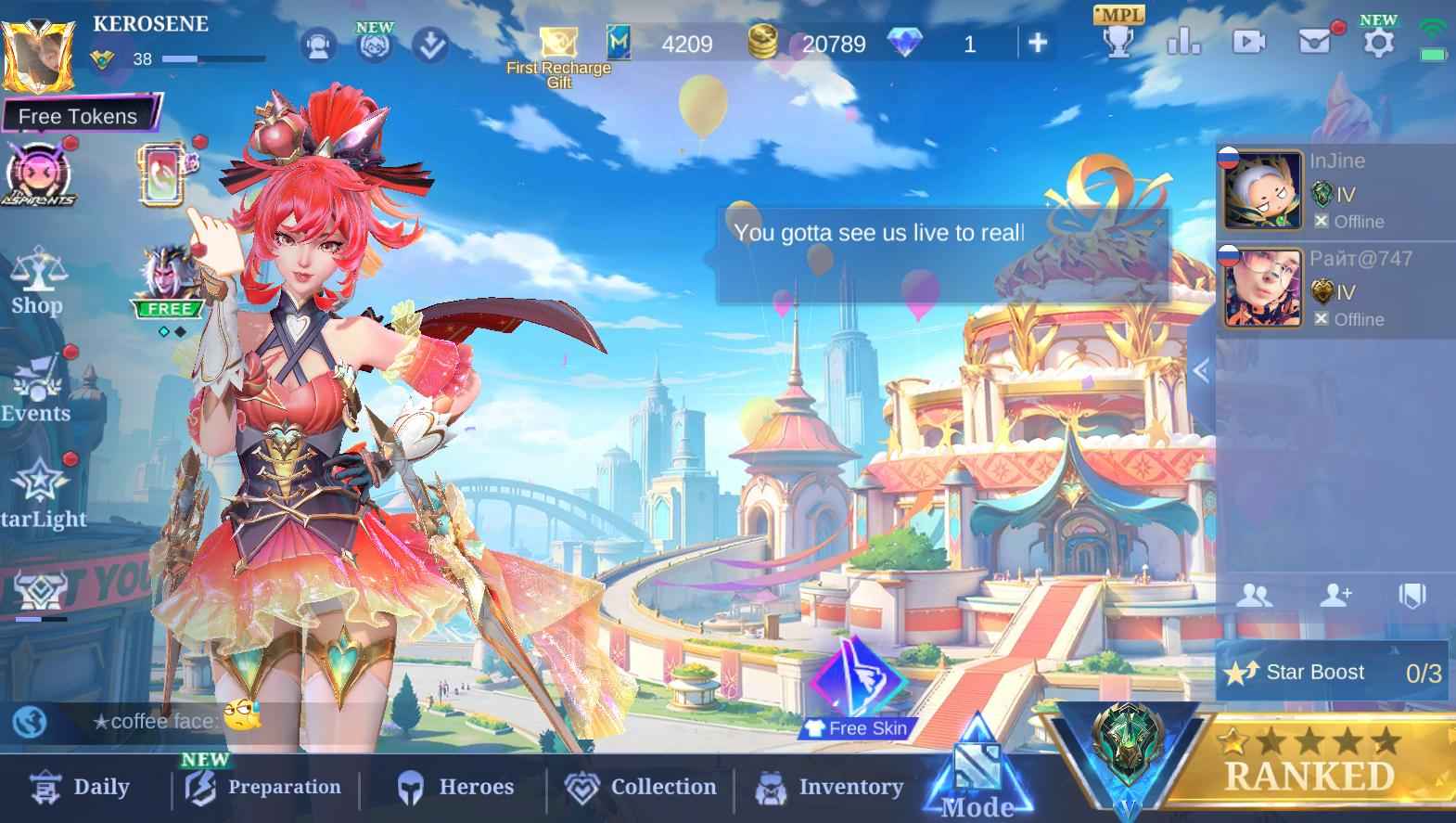
Task: Claim the Free Tokens reward
Action: pyautogui.click(x=77, y=116)
